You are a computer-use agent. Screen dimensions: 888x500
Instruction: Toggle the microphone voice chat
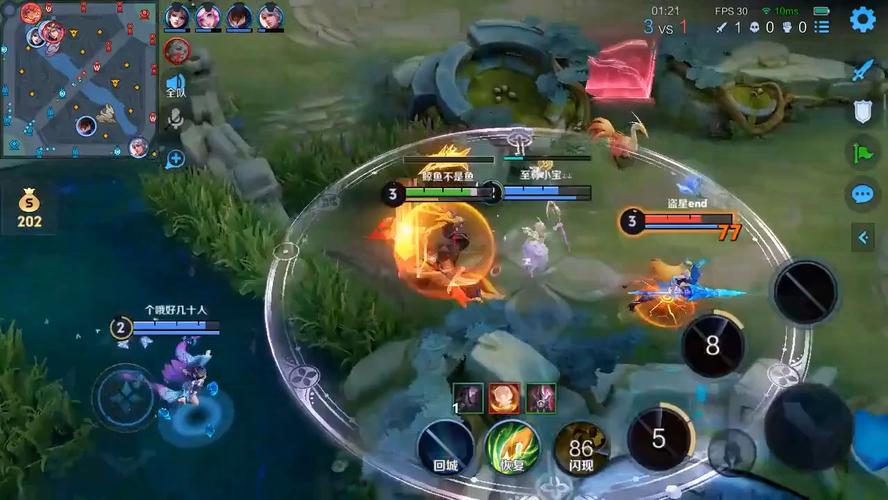[175, 120]
